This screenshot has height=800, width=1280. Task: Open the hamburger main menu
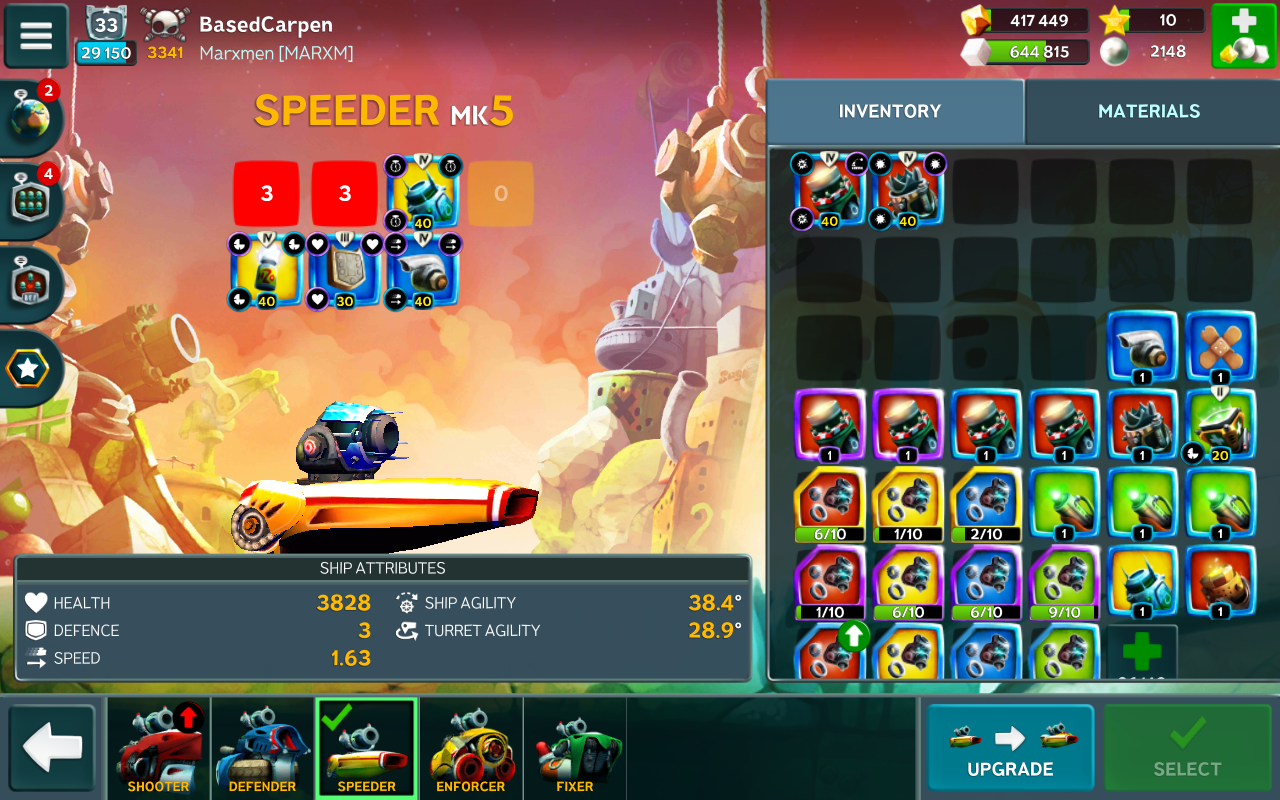pyautogui.click(x=36, y=35)
